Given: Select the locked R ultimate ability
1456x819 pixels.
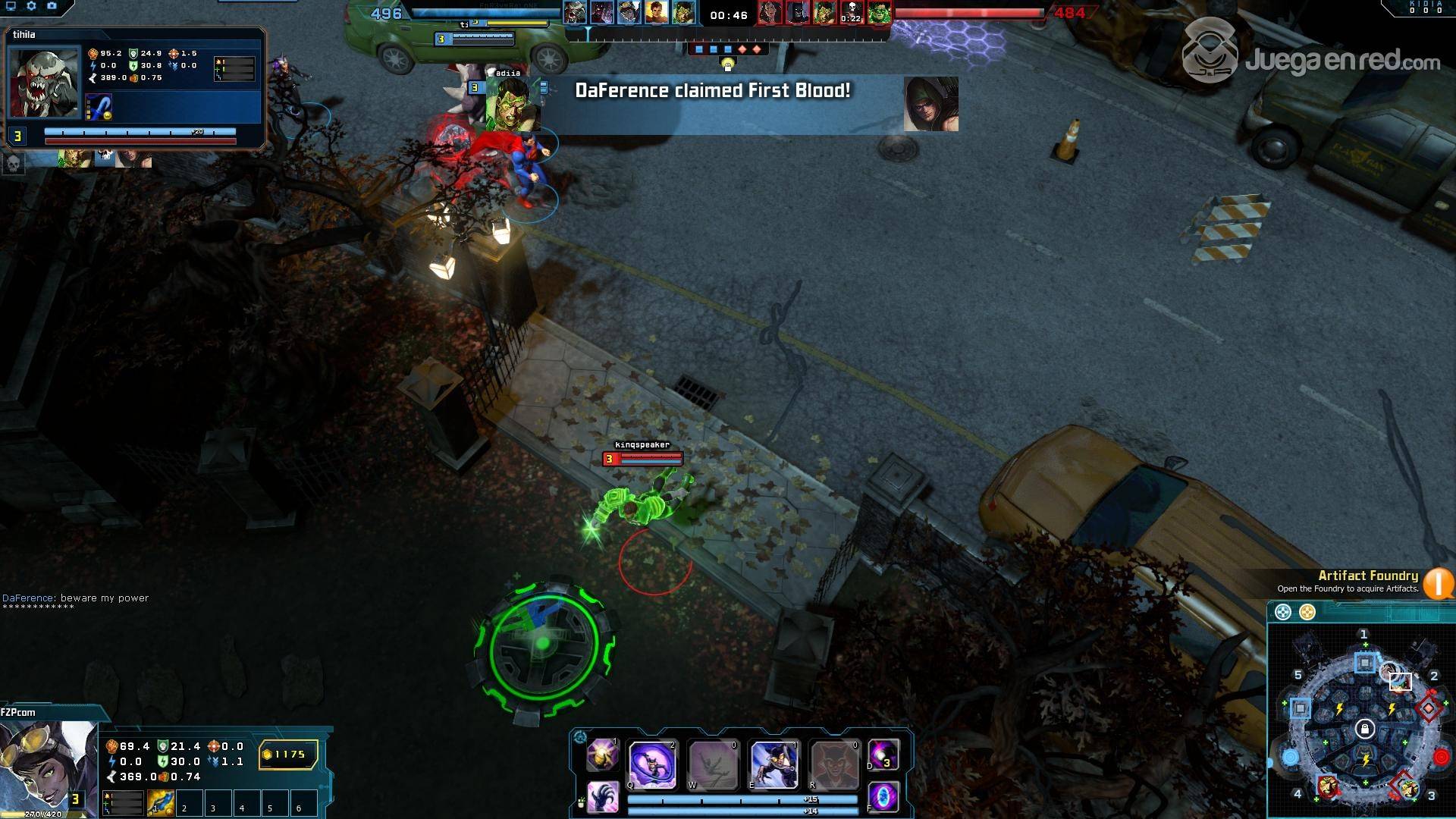Looking at the screenshot, I should coord(834,764).
